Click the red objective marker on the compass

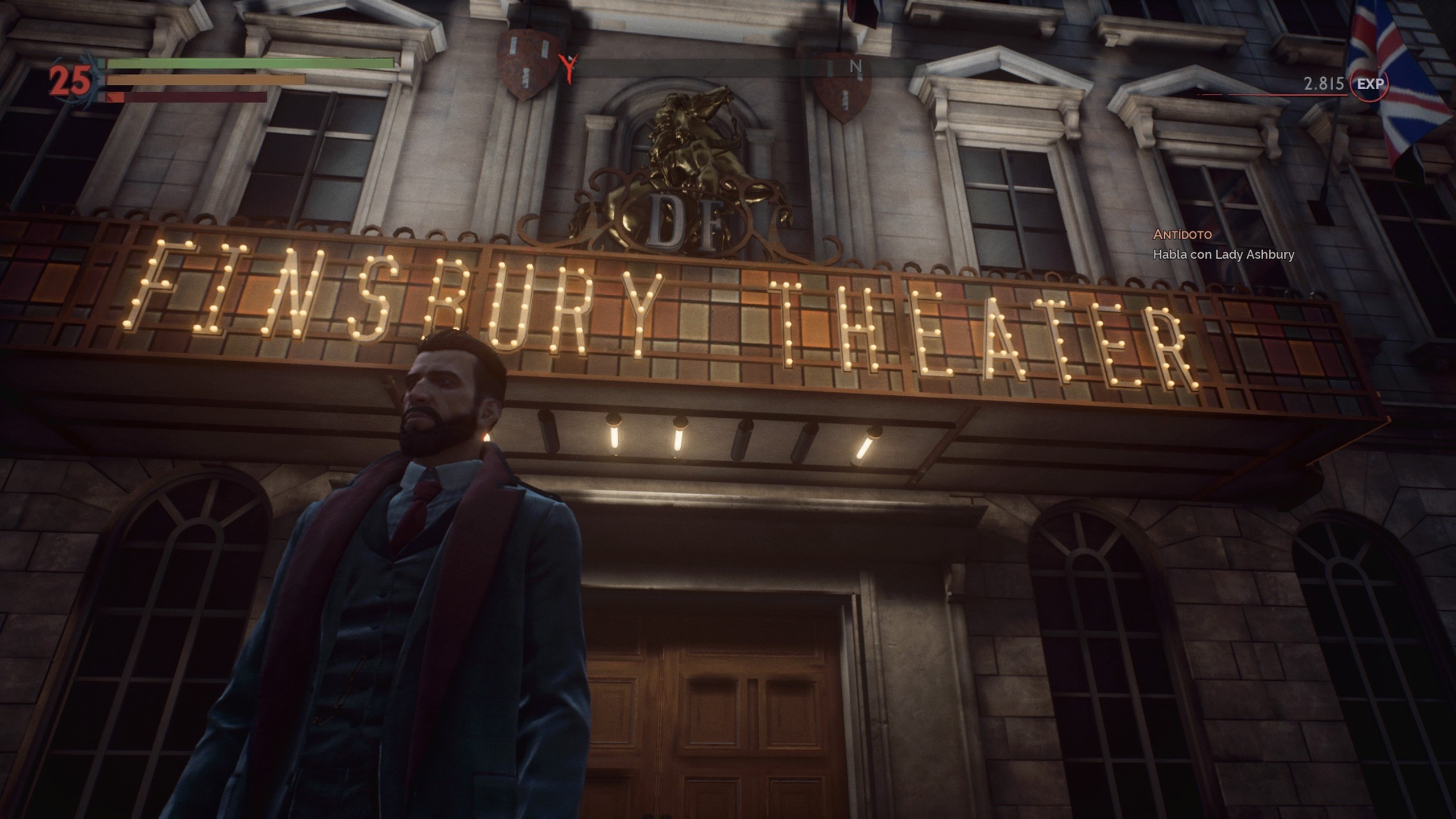(x=567, y=69)
